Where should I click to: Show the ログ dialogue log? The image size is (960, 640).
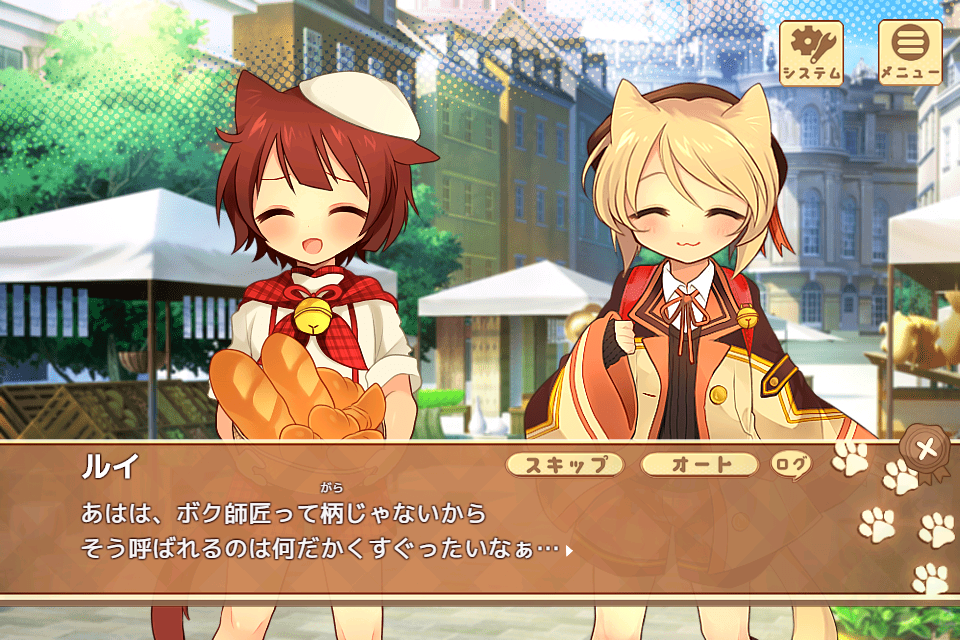click(789, 464)
